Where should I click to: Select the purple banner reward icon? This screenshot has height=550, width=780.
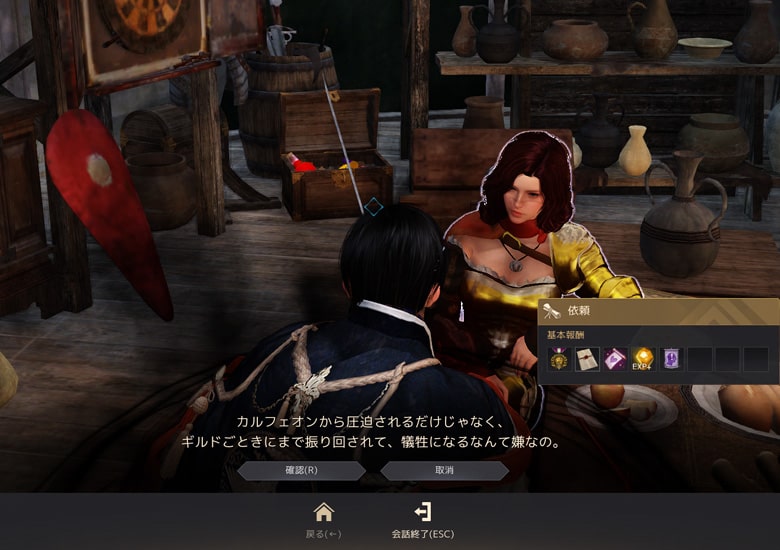[x=670, y=359]
